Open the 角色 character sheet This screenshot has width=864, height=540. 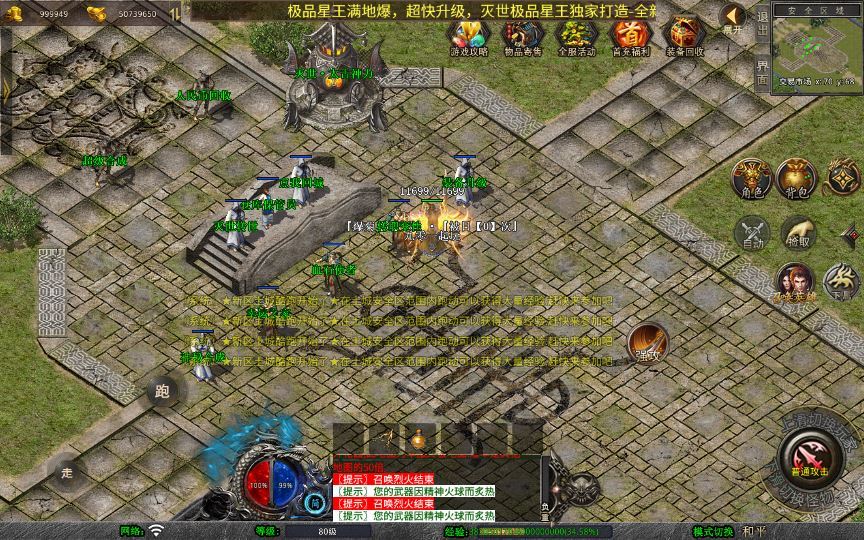(x=751, y=177)
